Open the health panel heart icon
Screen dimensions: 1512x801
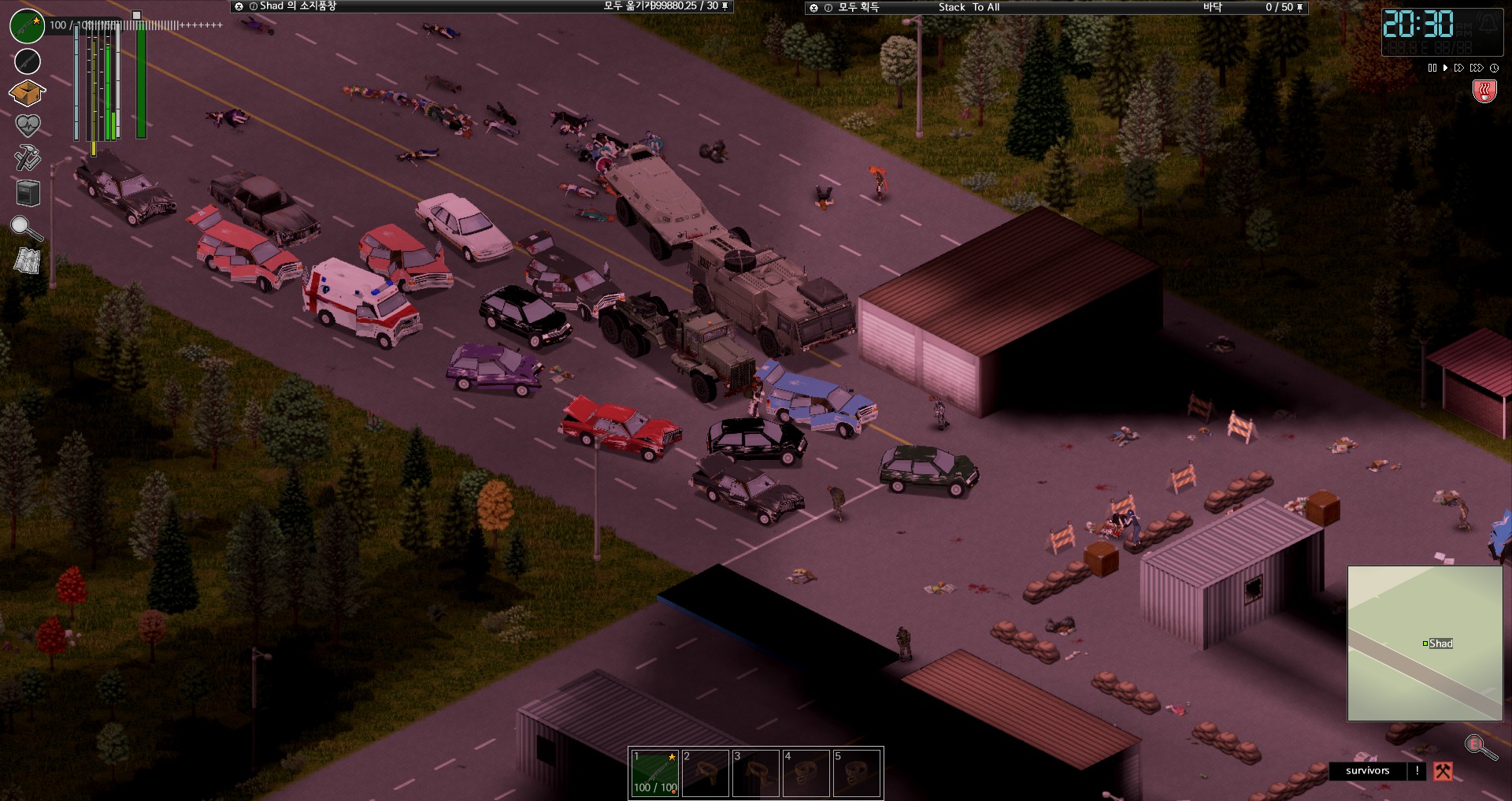pos(28,124)
